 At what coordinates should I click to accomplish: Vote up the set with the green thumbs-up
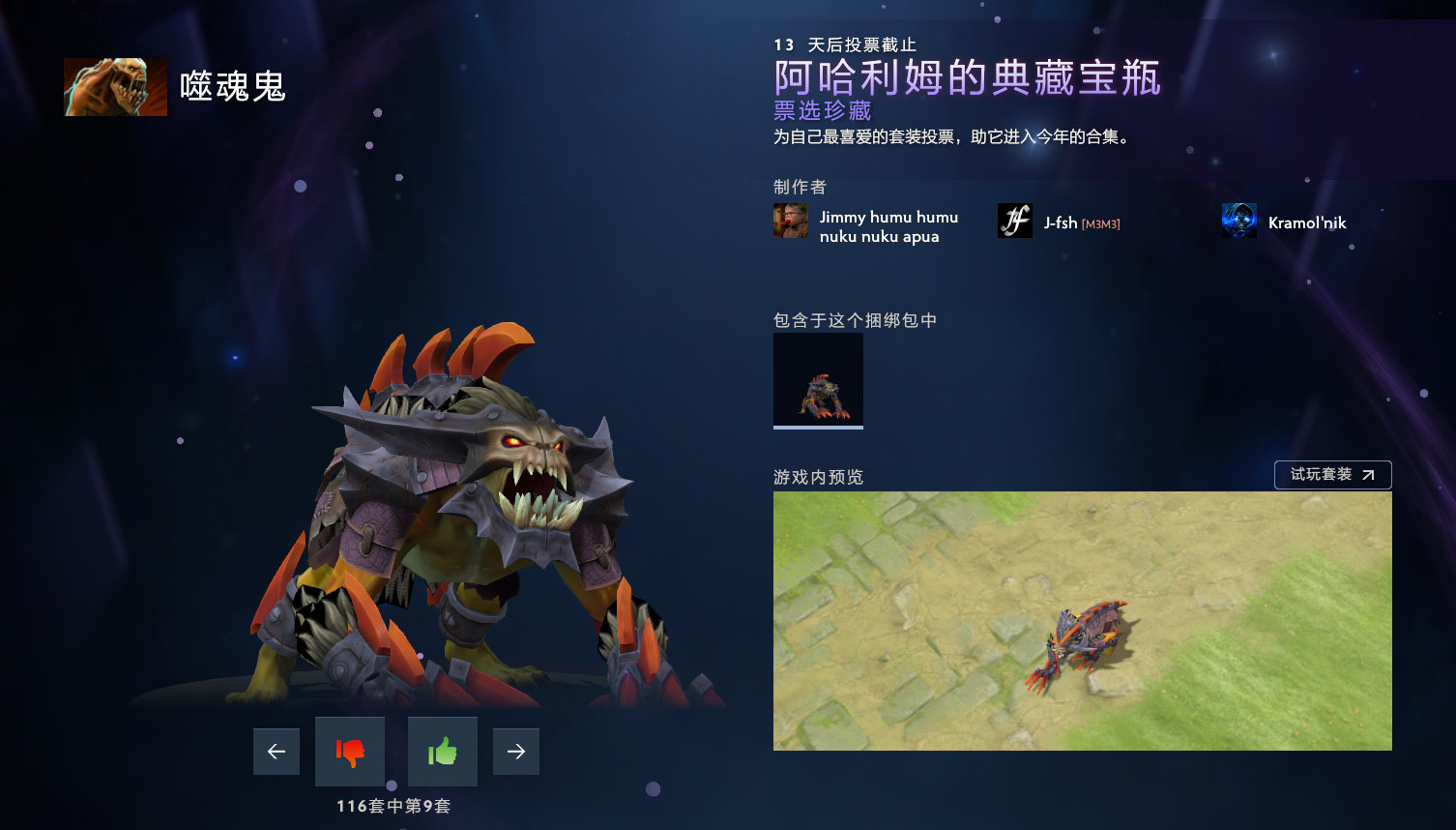(442, 751)
